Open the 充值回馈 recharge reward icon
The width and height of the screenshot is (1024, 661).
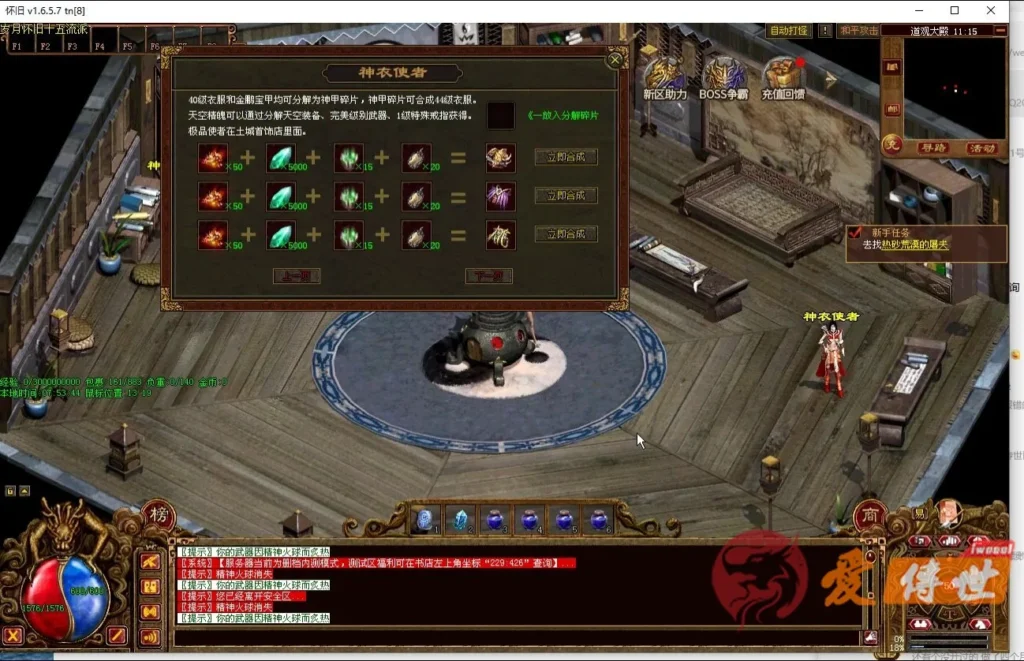785,74
